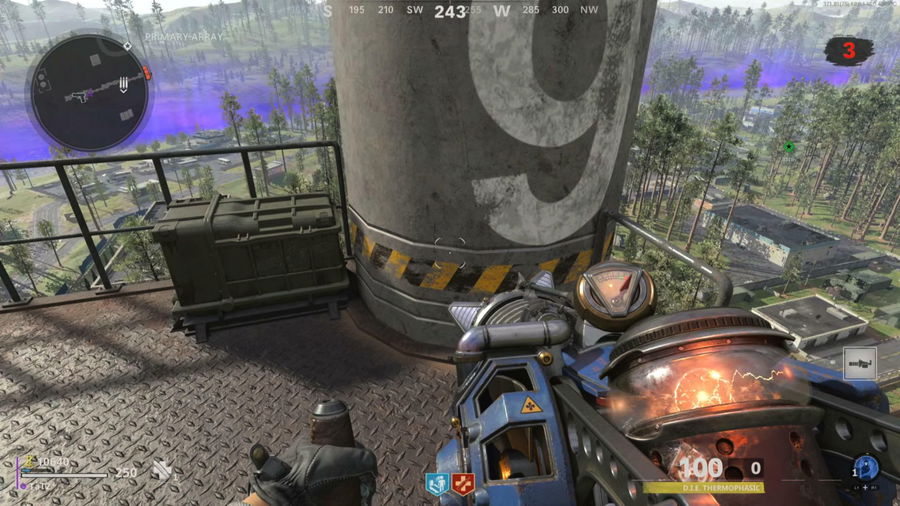Activate the blue field upgrade icon
The height and width of the screenshot is (506, 900).
[x=865, y=468]
